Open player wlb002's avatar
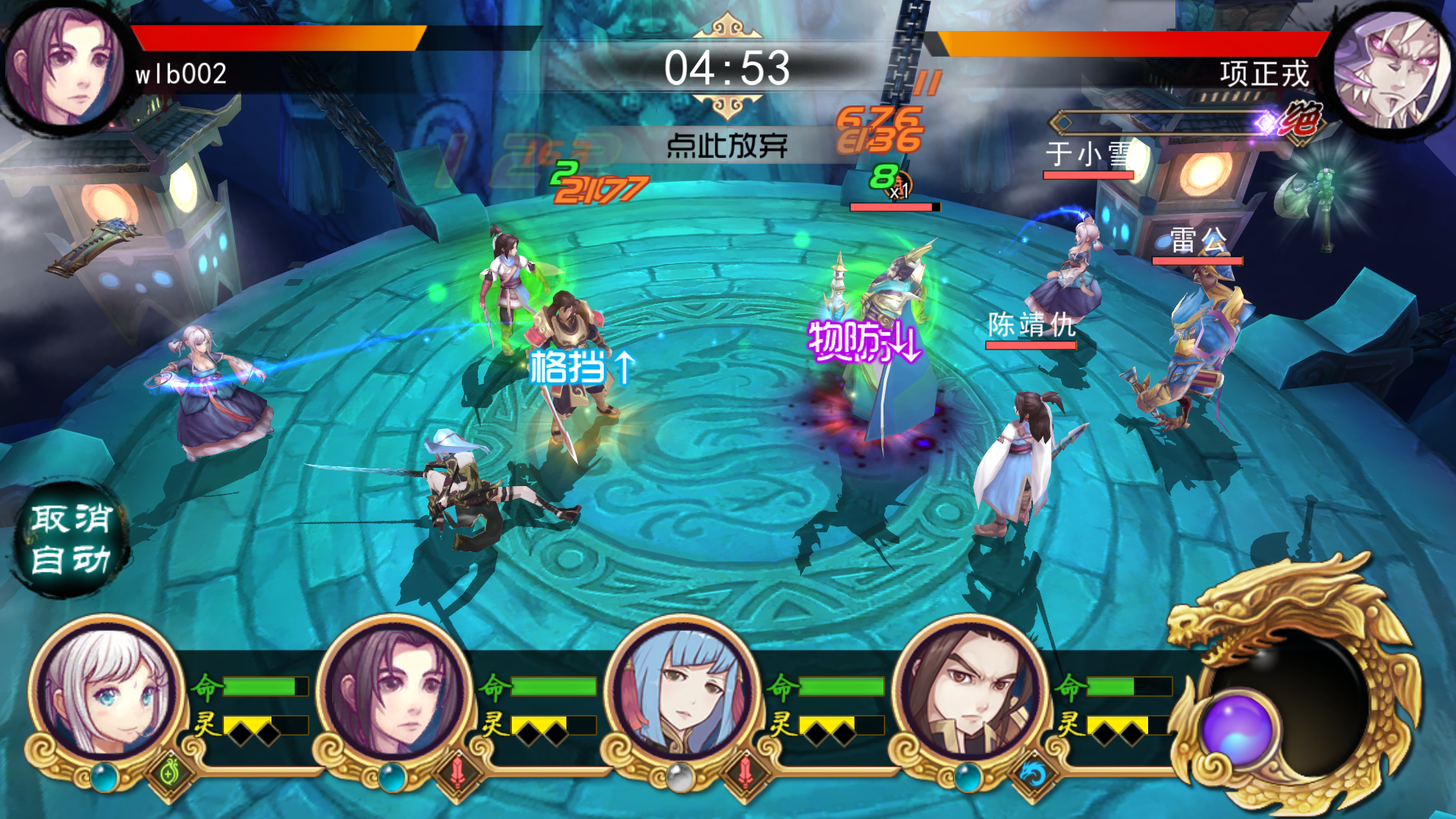1456x819 pixels. (x=64, y=67)
